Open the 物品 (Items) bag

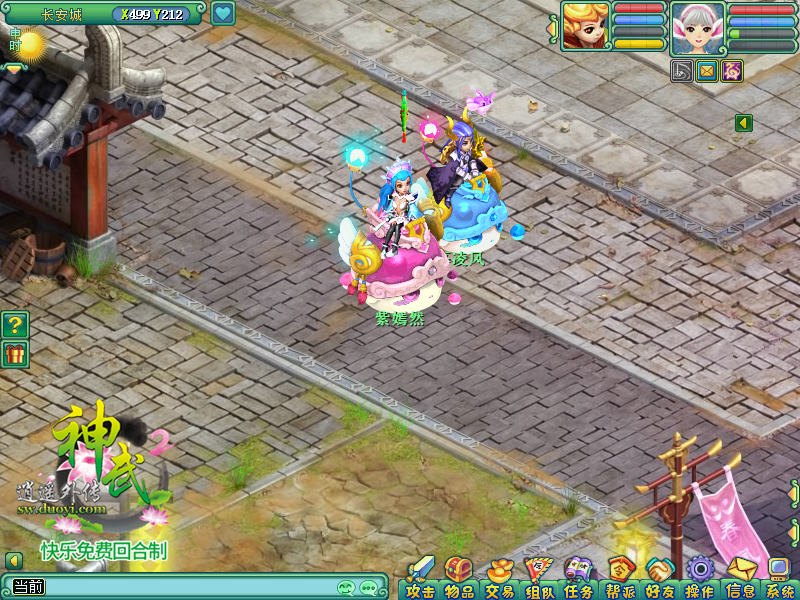(x=459, y=580)
